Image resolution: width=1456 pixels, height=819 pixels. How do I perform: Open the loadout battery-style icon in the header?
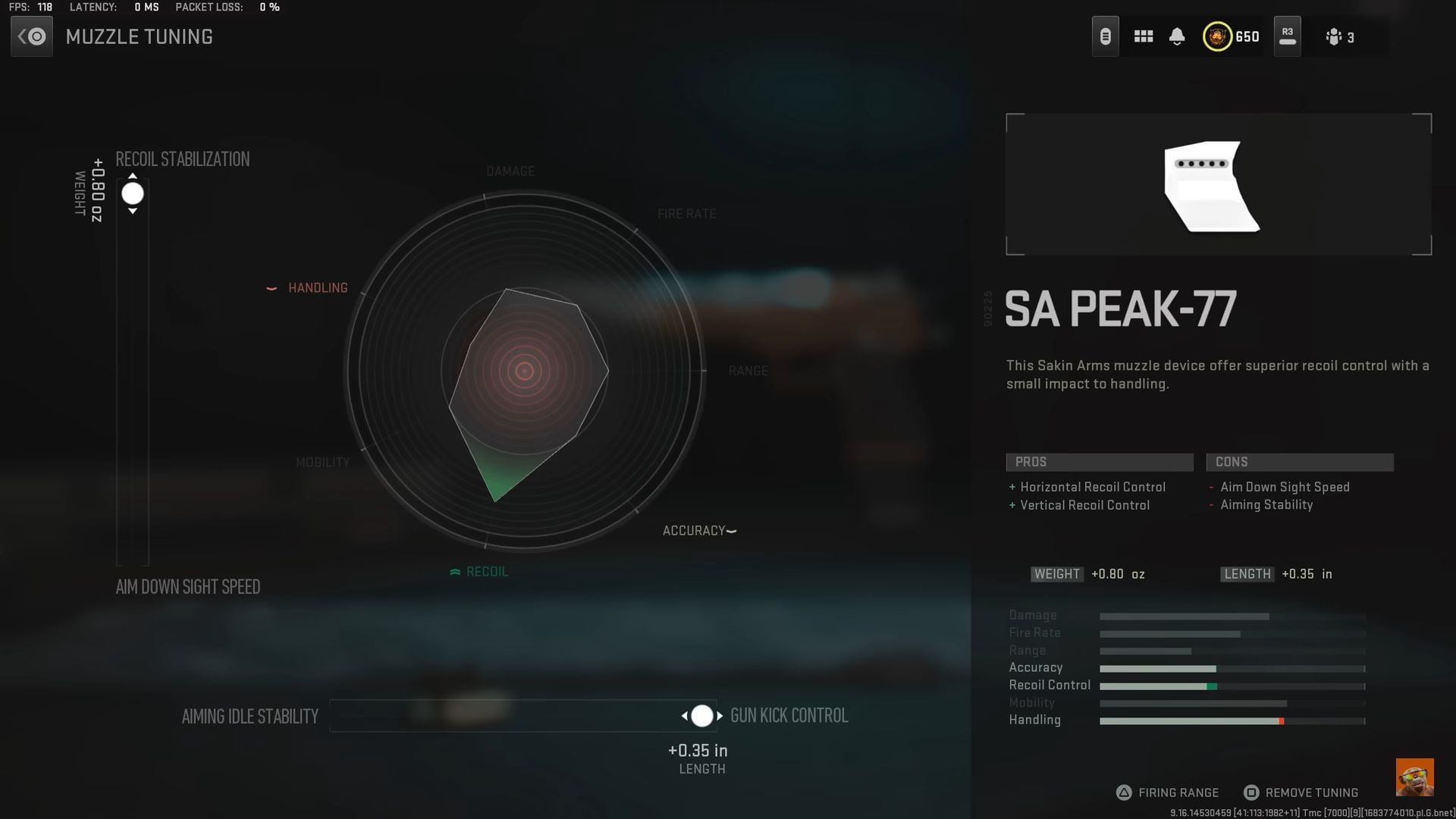click(x=1104, y=36)
